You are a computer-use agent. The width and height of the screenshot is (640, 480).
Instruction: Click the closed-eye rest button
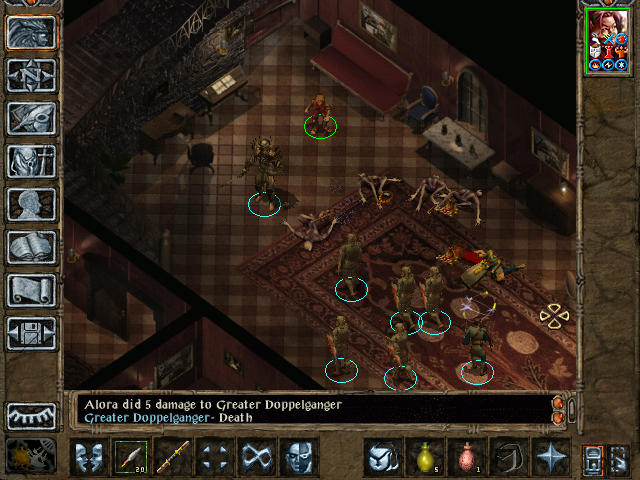point(31,415)
